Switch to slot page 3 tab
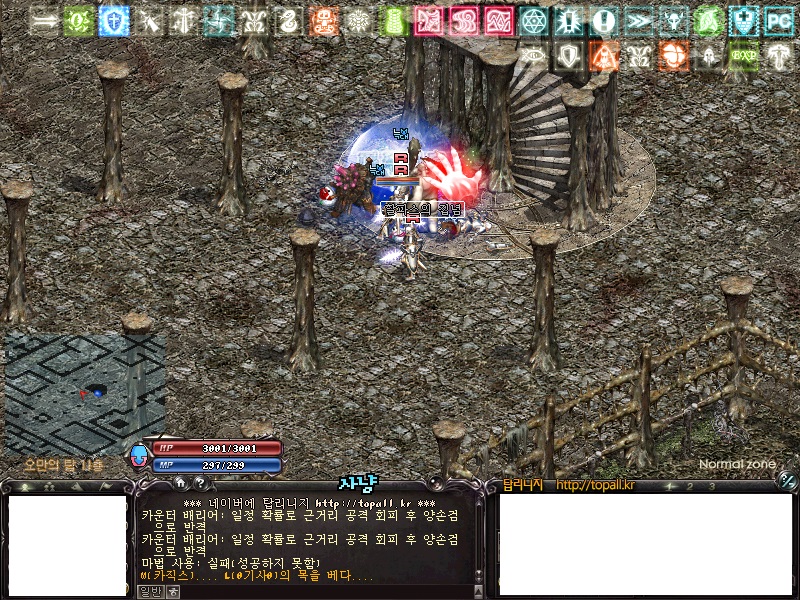 711,486
